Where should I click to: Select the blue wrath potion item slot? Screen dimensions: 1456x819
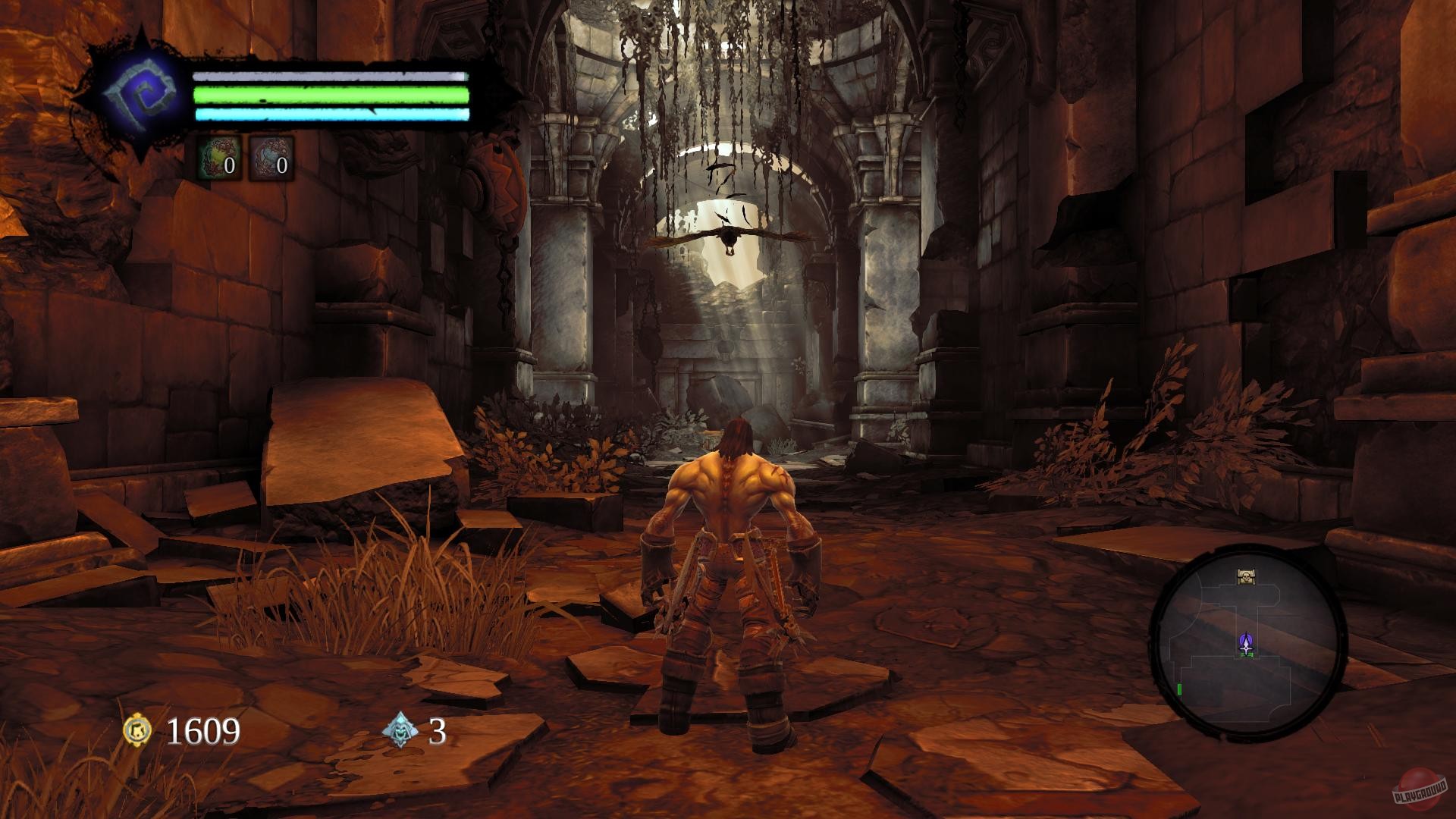[x=270, y=156]
